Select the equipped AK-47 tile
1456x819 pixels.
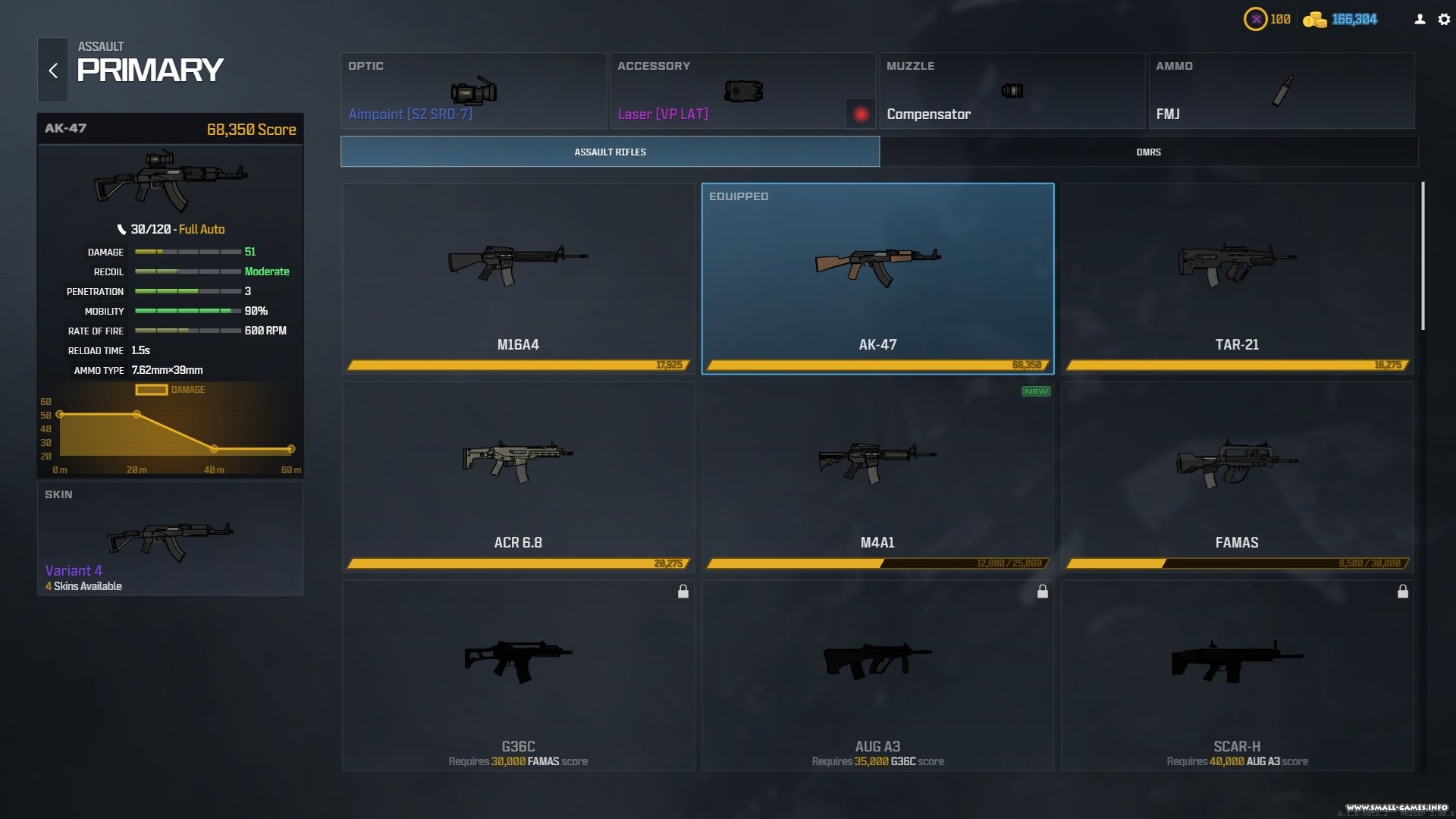tap(877, 278)
